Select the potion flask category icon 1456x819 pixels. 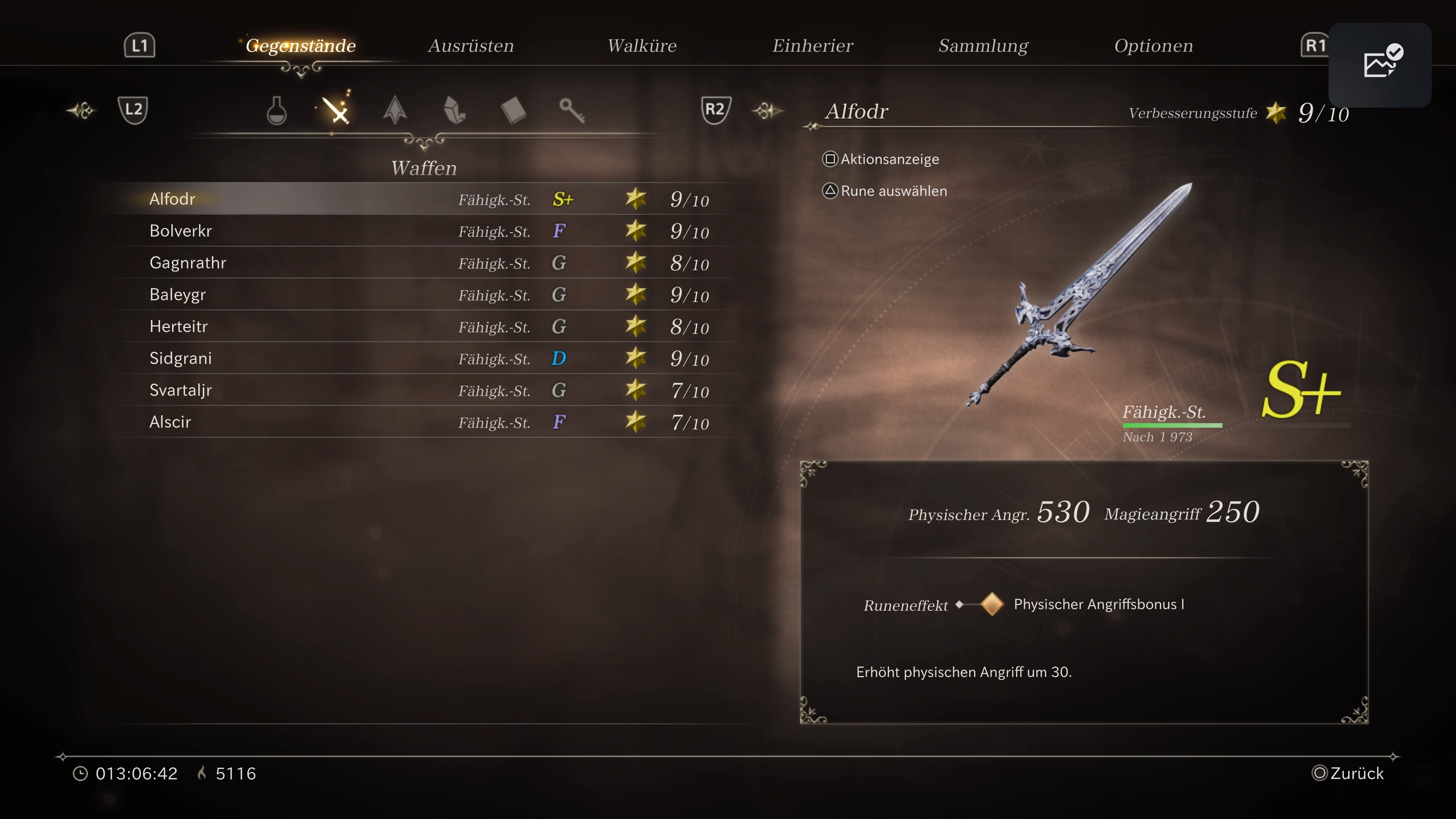tap(276, 110)
